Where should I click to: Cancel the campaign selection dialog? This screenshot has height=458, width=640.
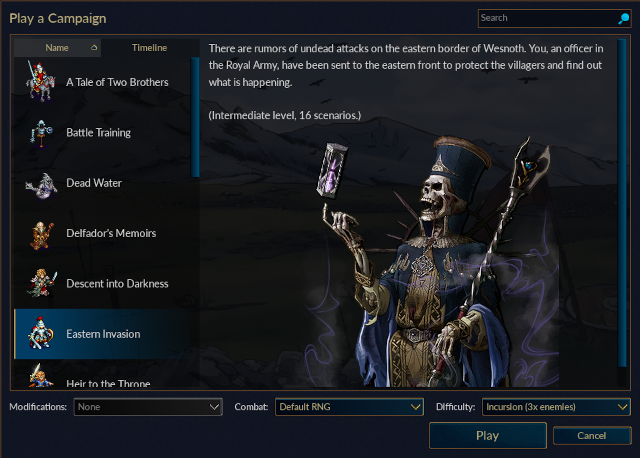point(591,436)
